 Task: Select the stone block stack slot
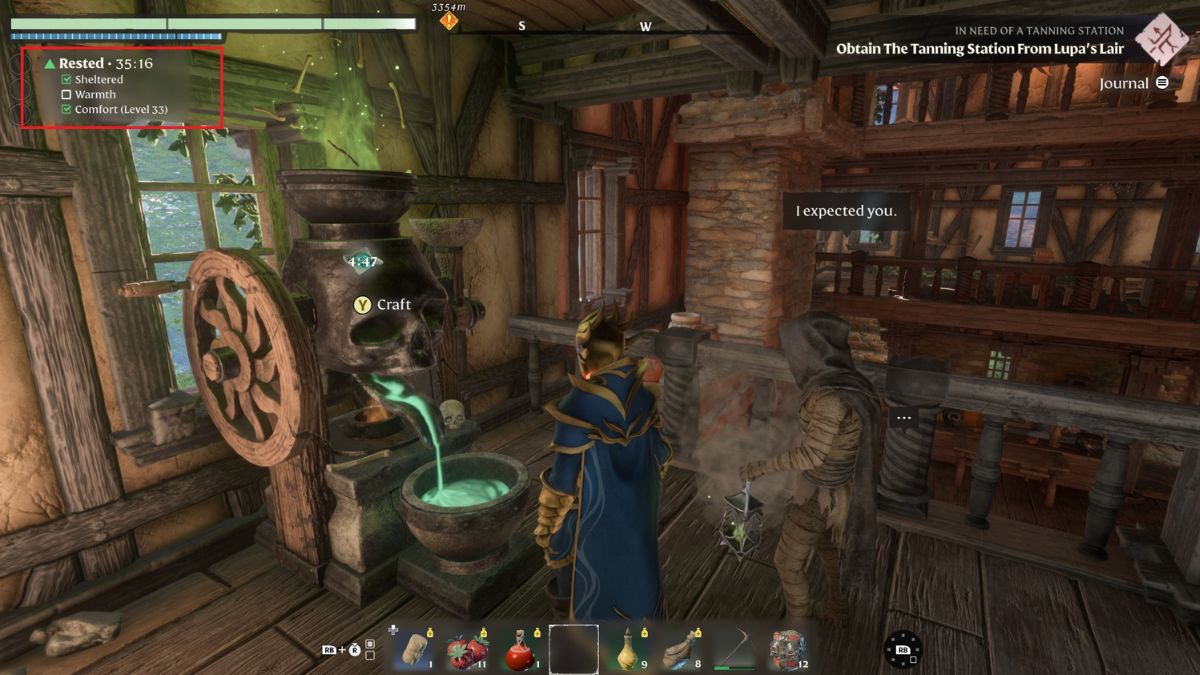(789, 648)
